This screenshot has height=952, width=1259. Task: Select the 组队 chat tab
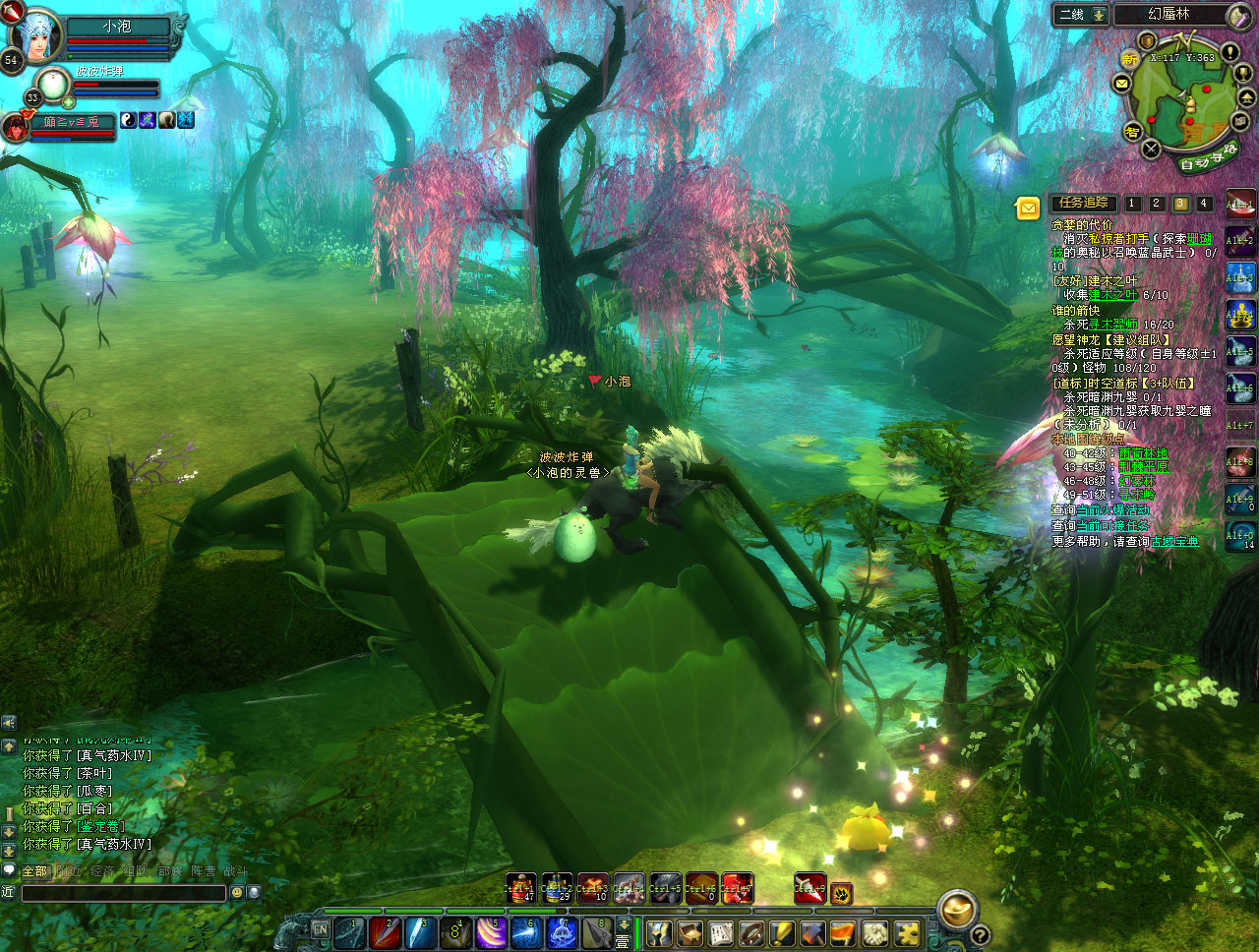[x=135, y=871]
